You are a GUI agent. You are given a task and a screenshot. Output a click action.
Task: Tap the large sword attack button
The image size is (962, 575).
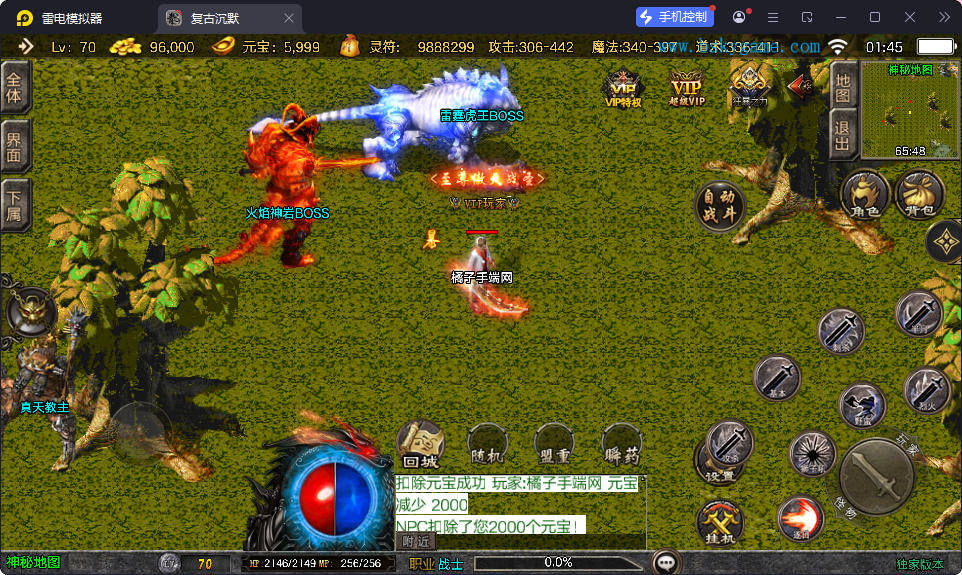(876, 477)
